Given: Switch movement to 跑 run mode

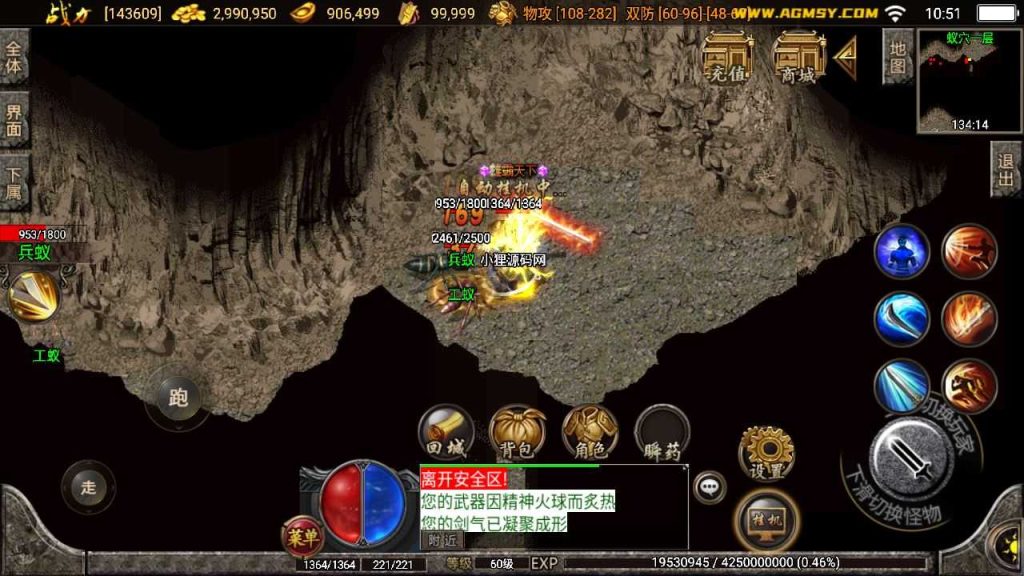Looking at the screenshot, I should pyautogui.click(x=178, y=398).
